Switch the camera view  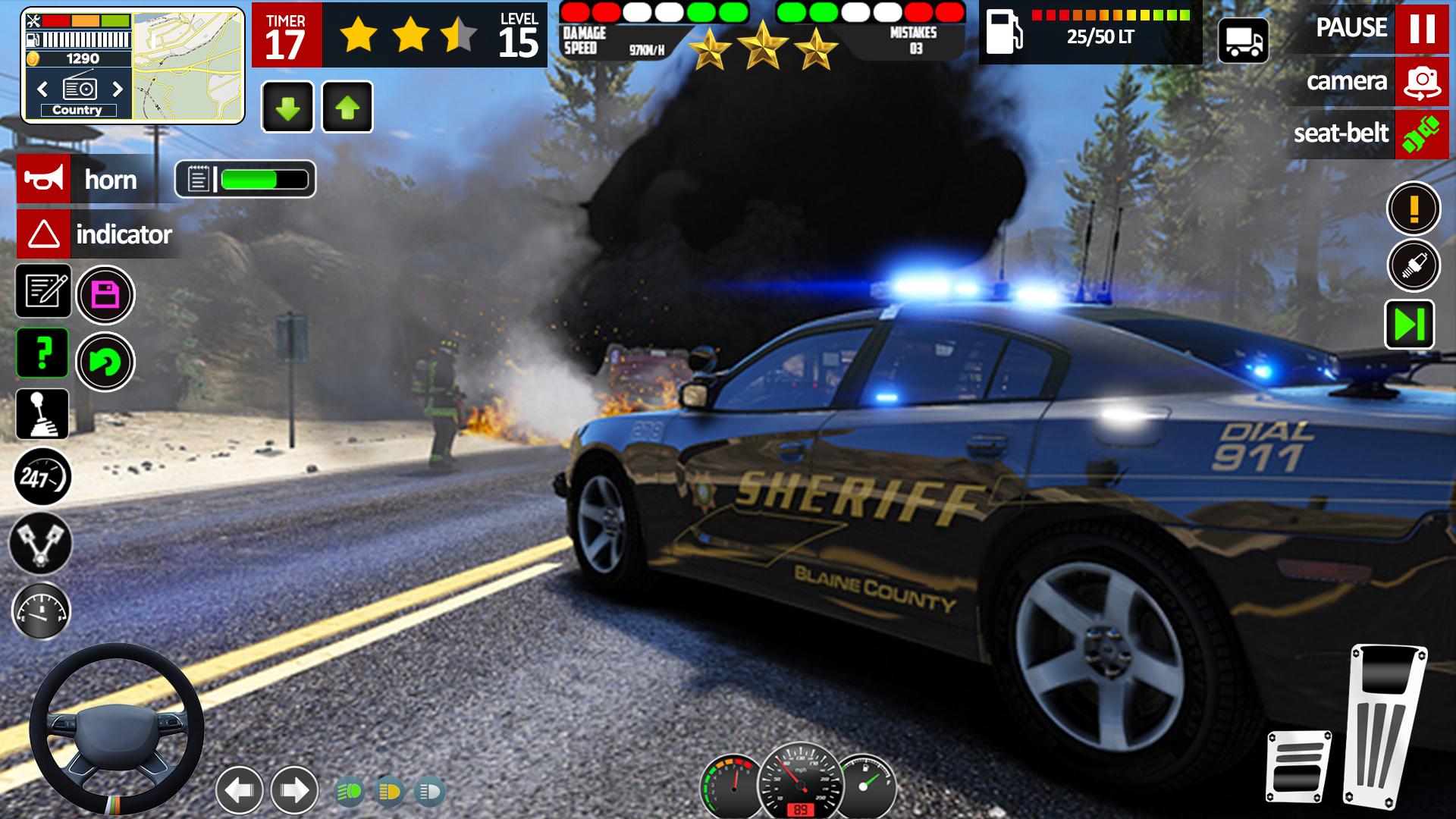(x=1421, y=82)
